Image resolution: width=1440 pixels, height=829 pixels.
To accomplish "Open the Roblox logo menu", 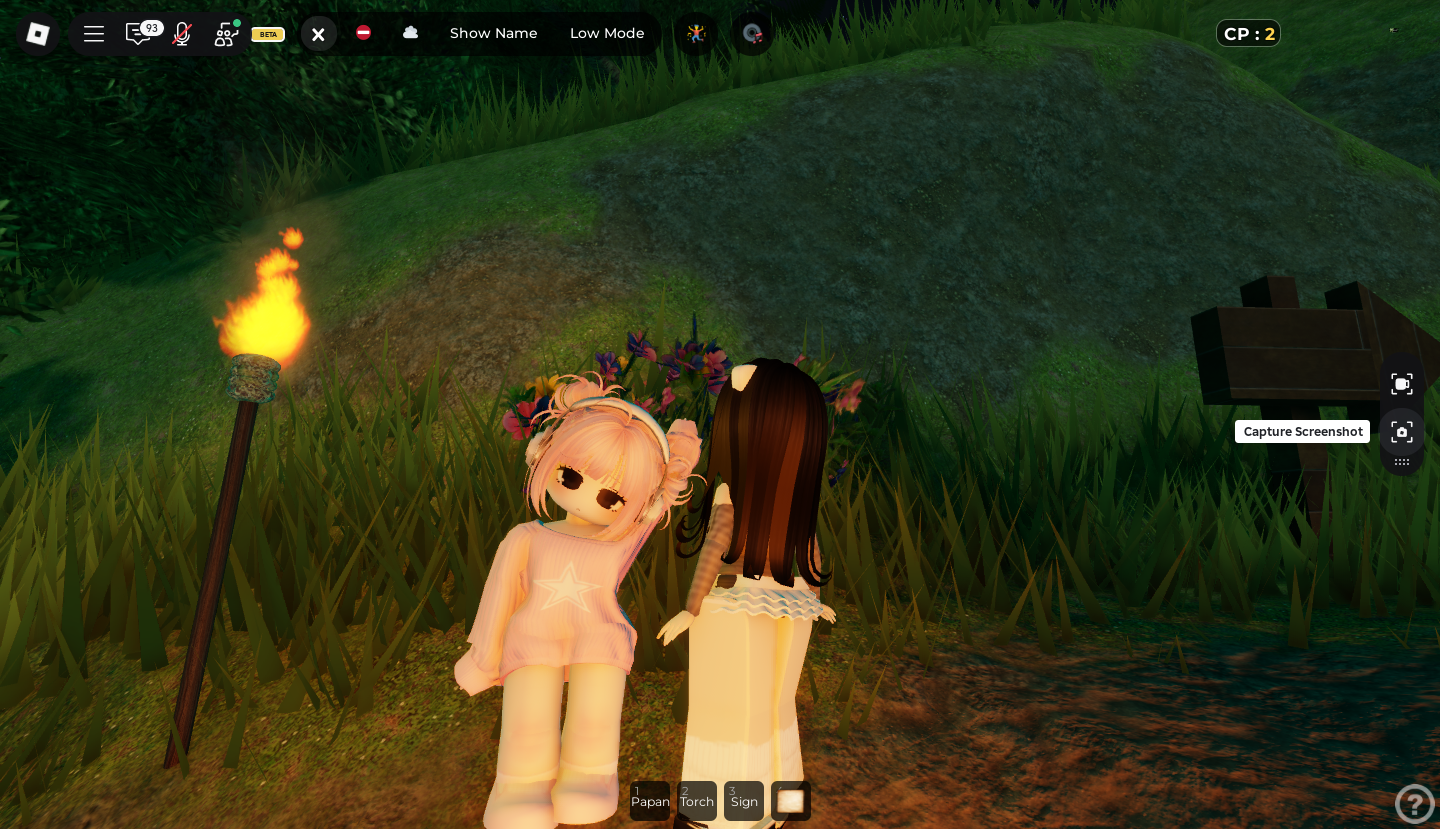I will (37, 34).
